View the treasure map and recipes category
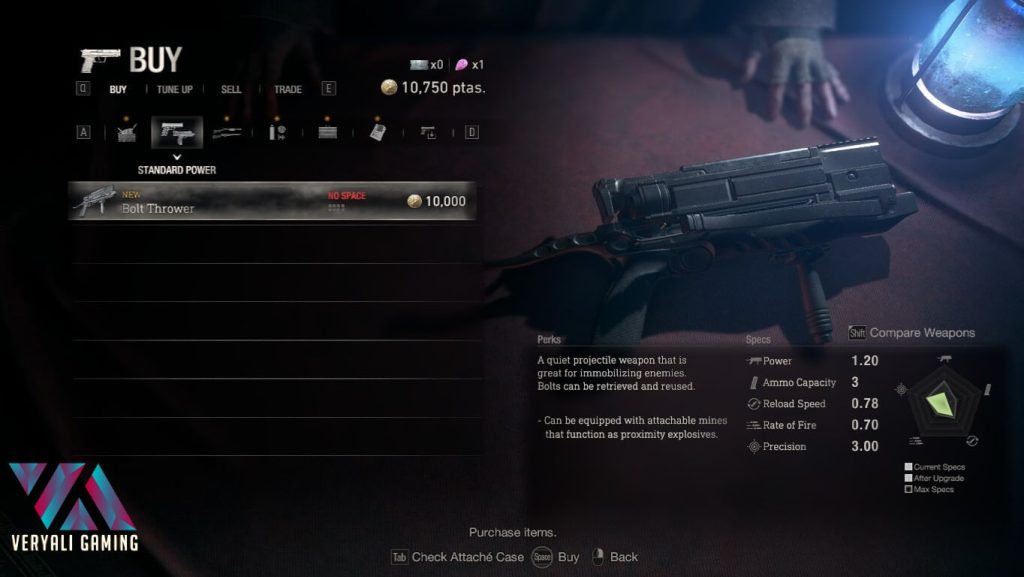Viewport: 1024px width, 577px height. [378, 132]
